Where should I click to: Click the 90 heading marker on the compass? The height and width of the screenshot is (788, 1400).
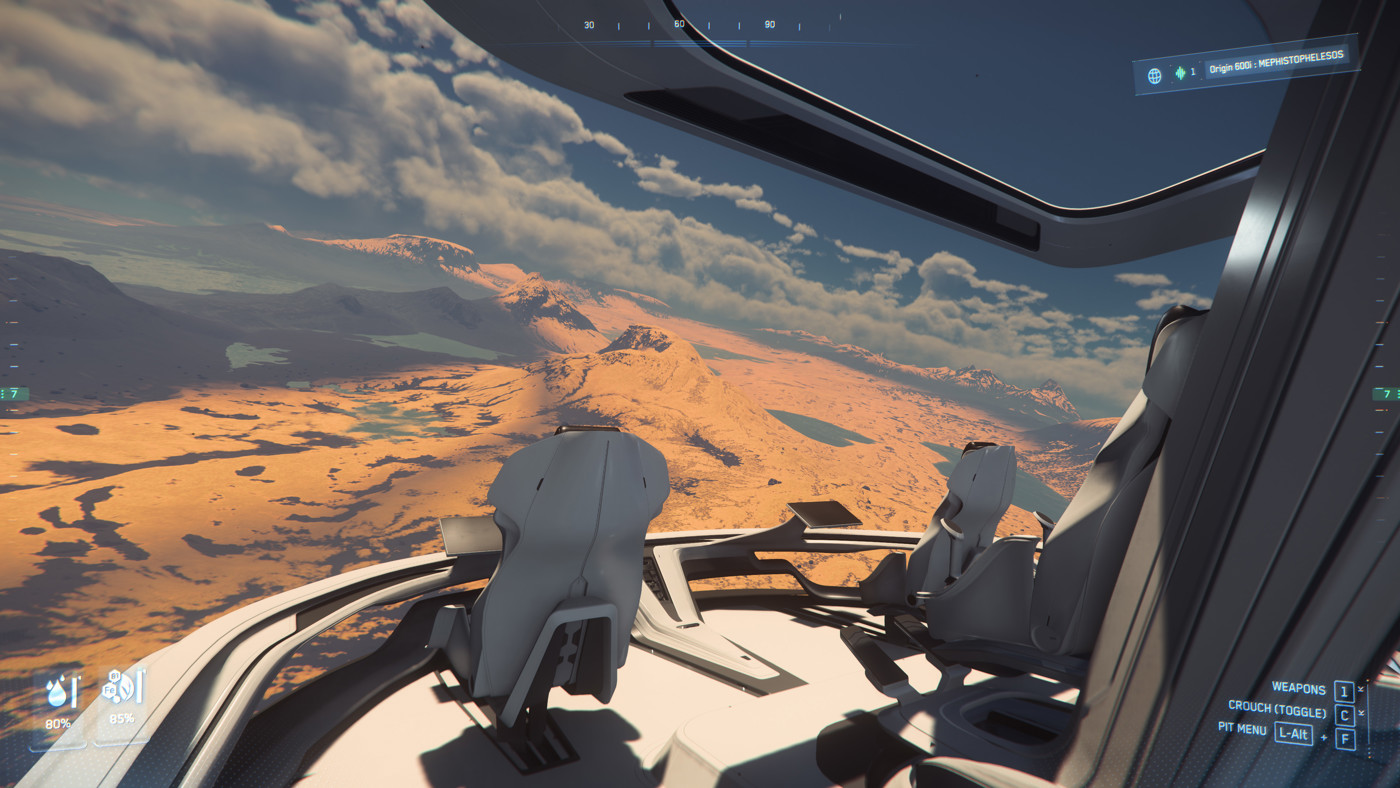point(769,23)
